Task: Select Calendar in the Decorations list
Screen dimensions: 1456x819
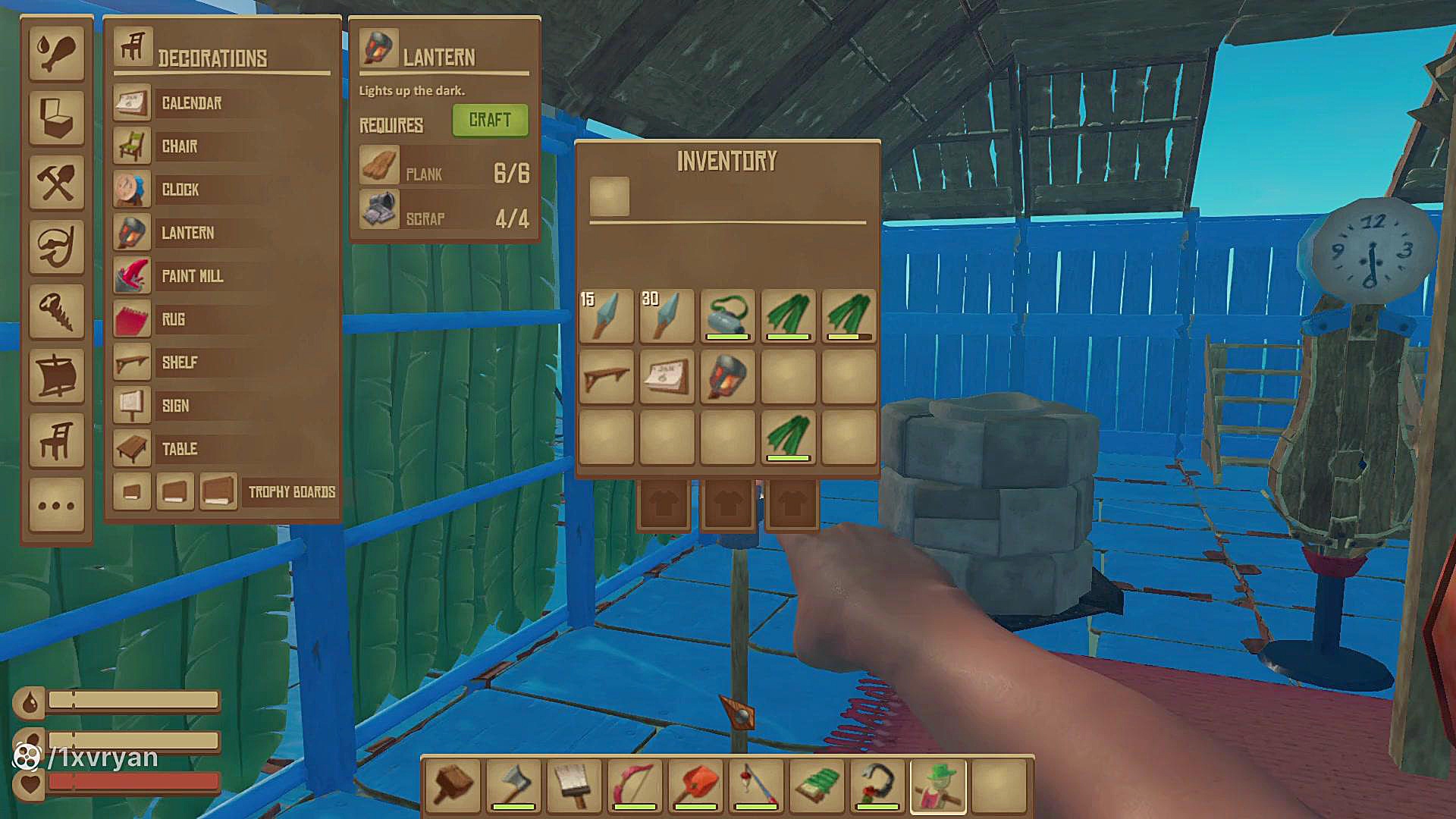Action: tap(191, 103)
